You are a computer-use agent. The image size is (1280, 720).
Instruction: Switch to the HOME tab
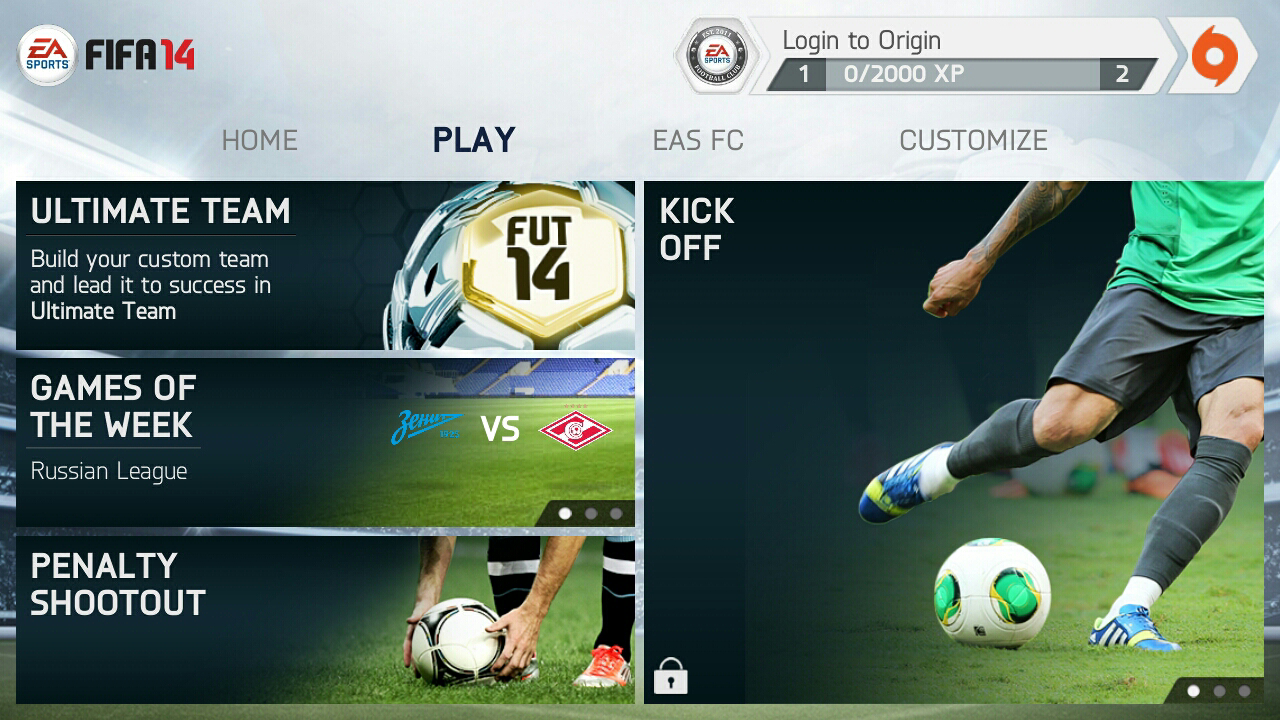[x=258, y=140]
